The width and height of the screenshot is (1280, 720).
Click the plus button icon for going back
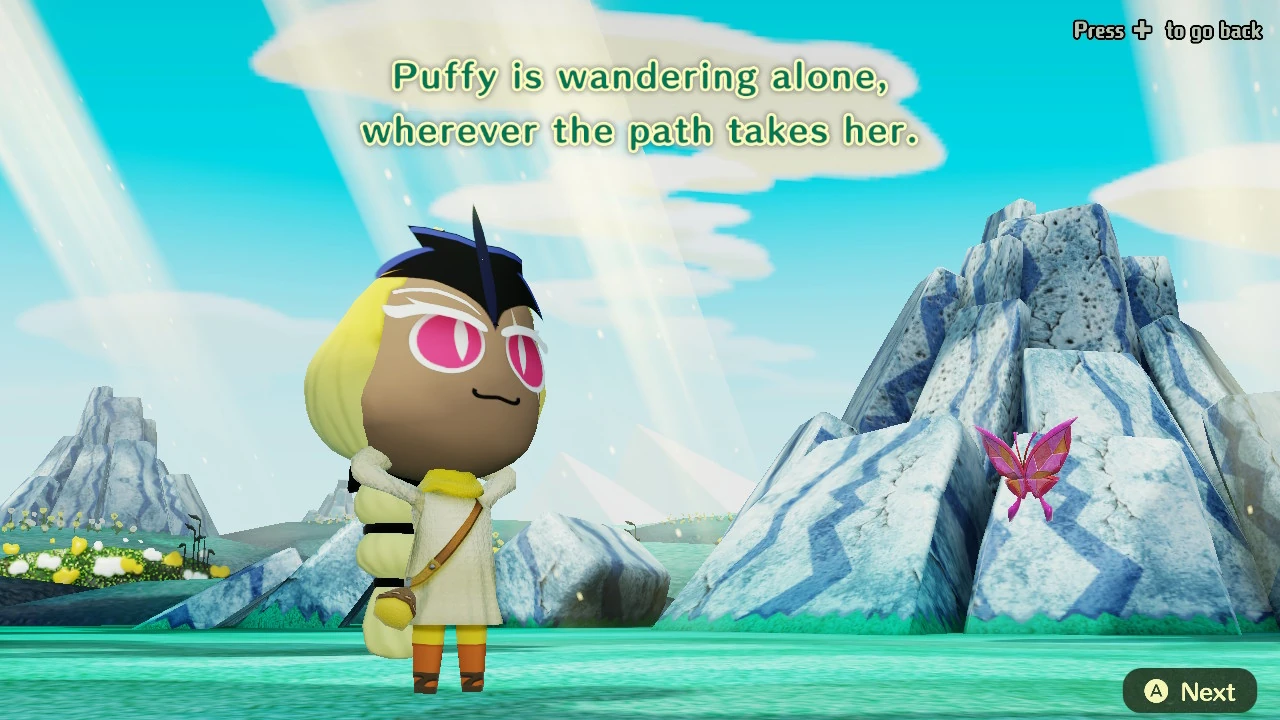click(x=1140, y=31)
